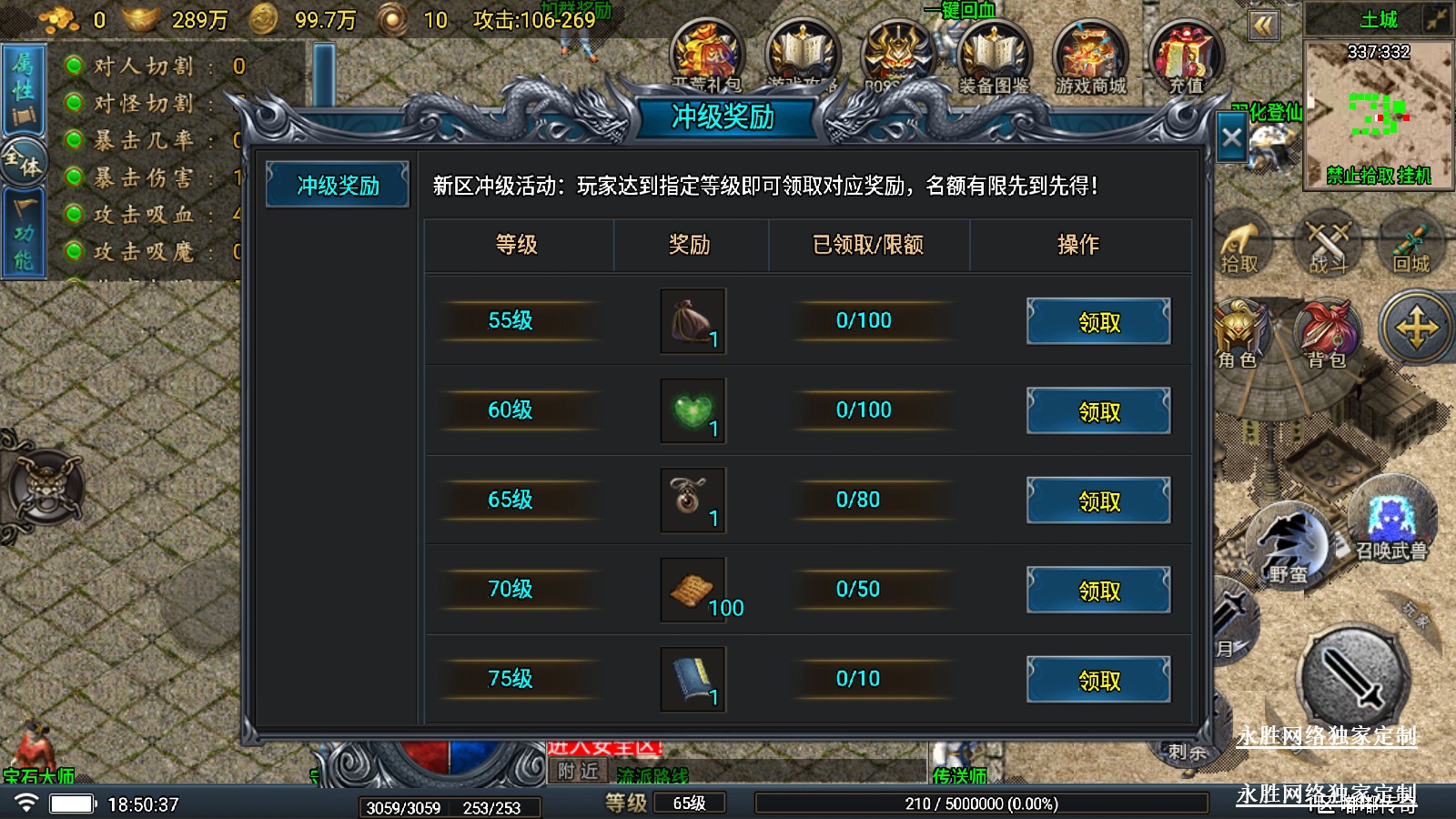The image size is (1456, 819).
Task: Inspect the blue book reward icon
Action: pos(693,679)
